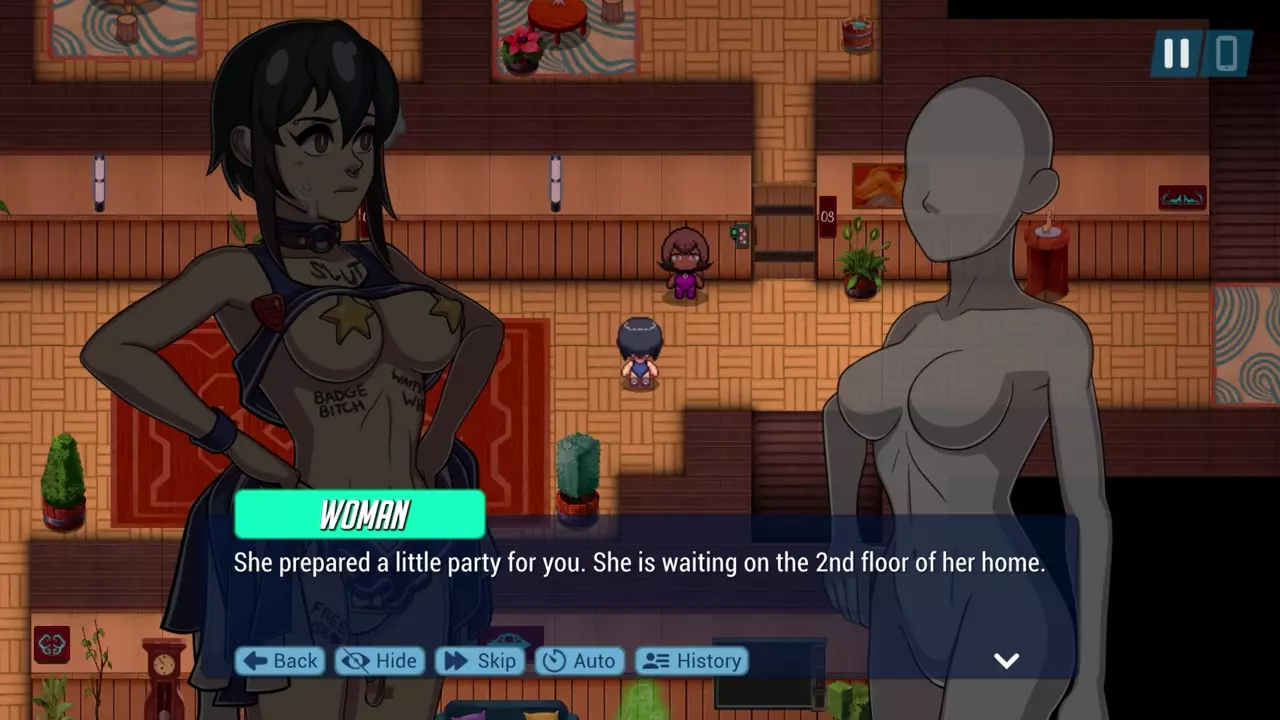This screenshot has width=1280, height=720.
Task: Advance dialogue with the down arrow
Action: pyautogui.click(x=1006, y=660)
